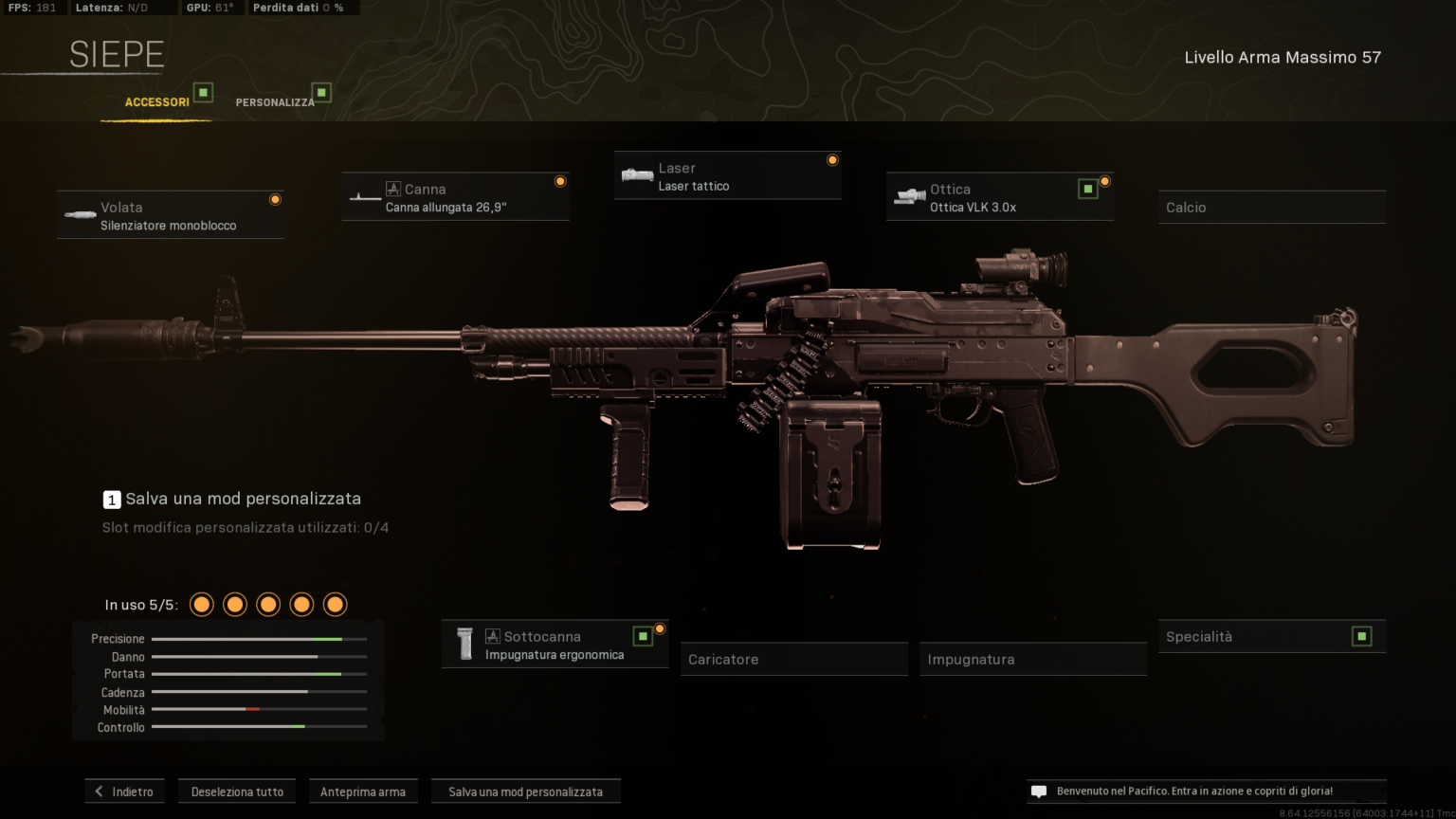The height and width of the screenshot is (819, 1456).
Task: Select the Ottica VLK 3.0x scope icon
Action: (x=911, y=196)
